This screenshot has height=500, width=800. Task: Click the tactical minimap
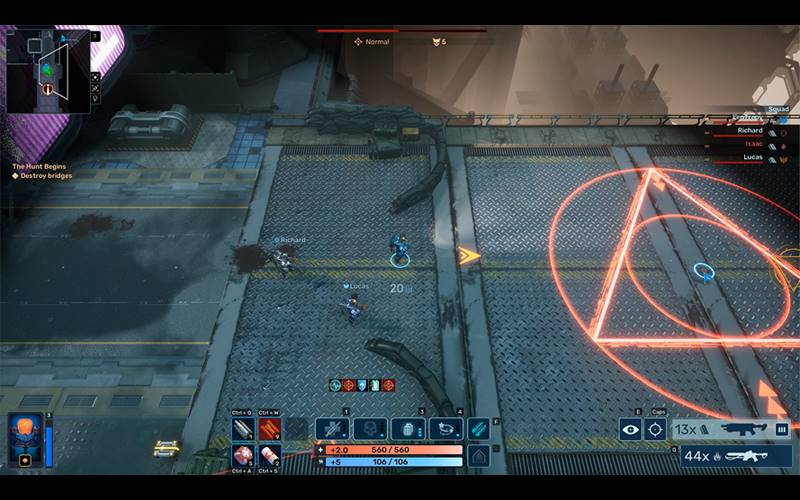(x=47, y=70)
